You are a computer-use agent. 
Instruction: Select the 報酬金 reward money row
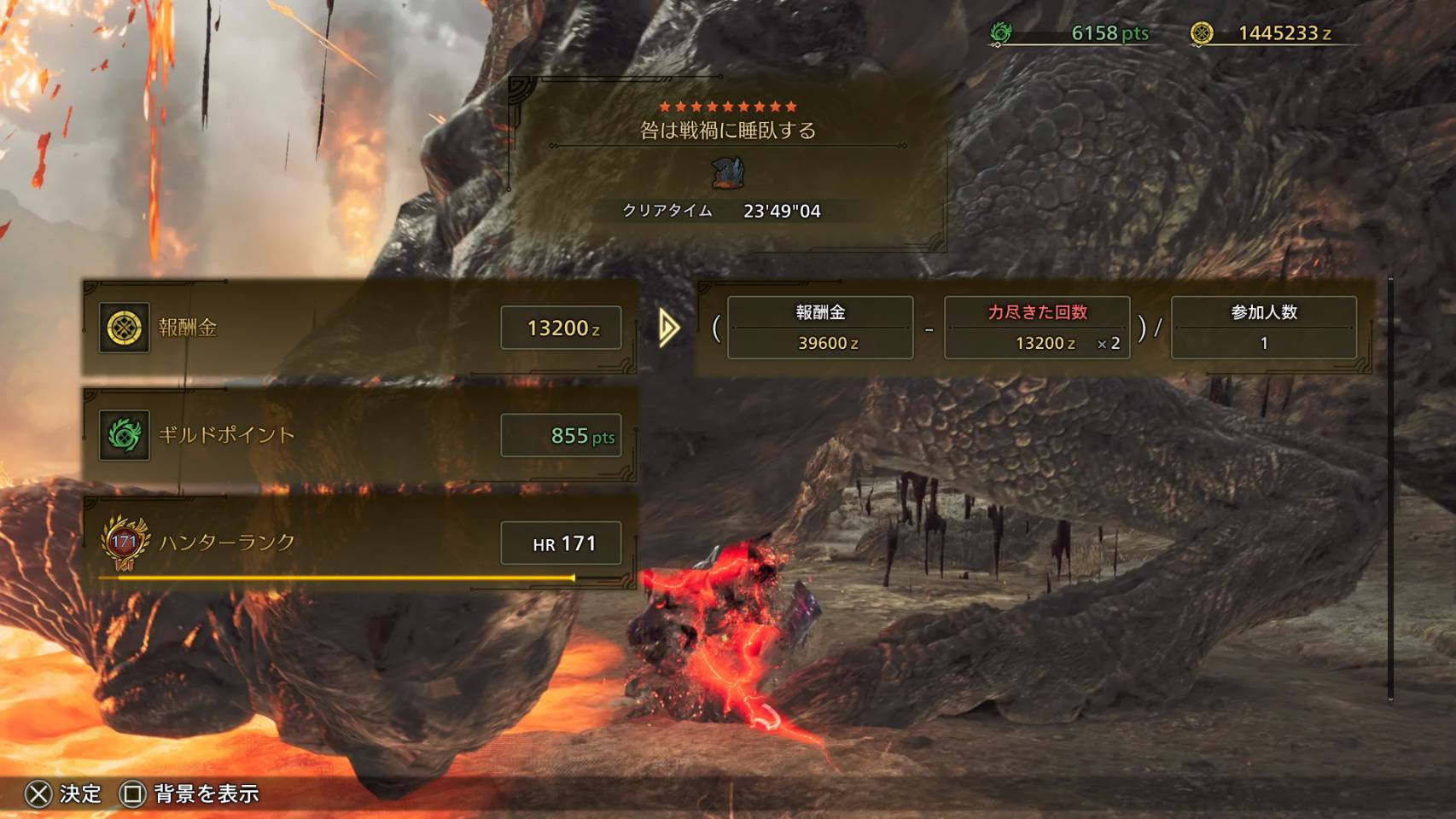pyautogui.click(x=359, y=328)
